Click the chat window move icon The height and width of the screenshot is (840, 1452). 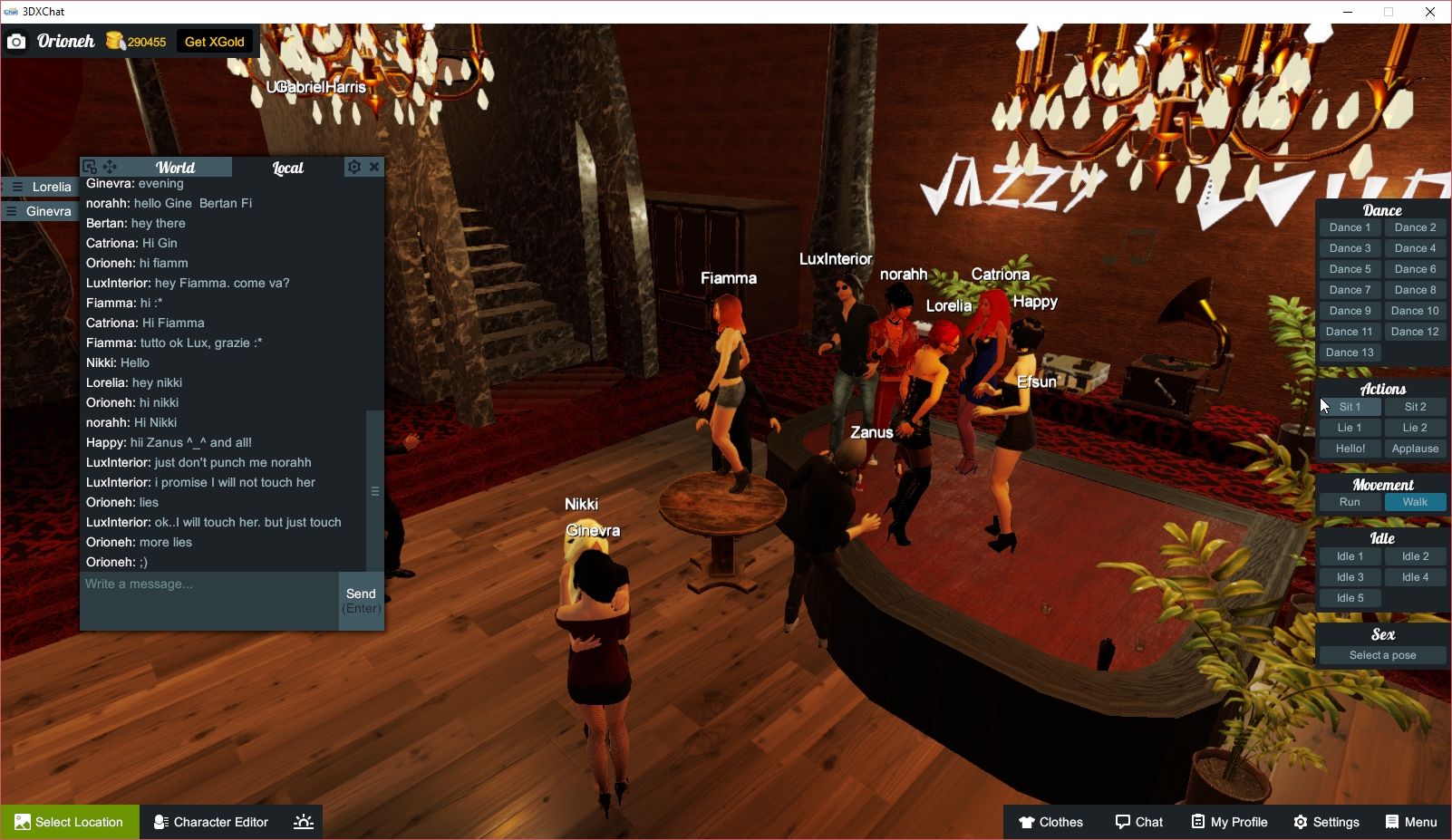[109, 167]
